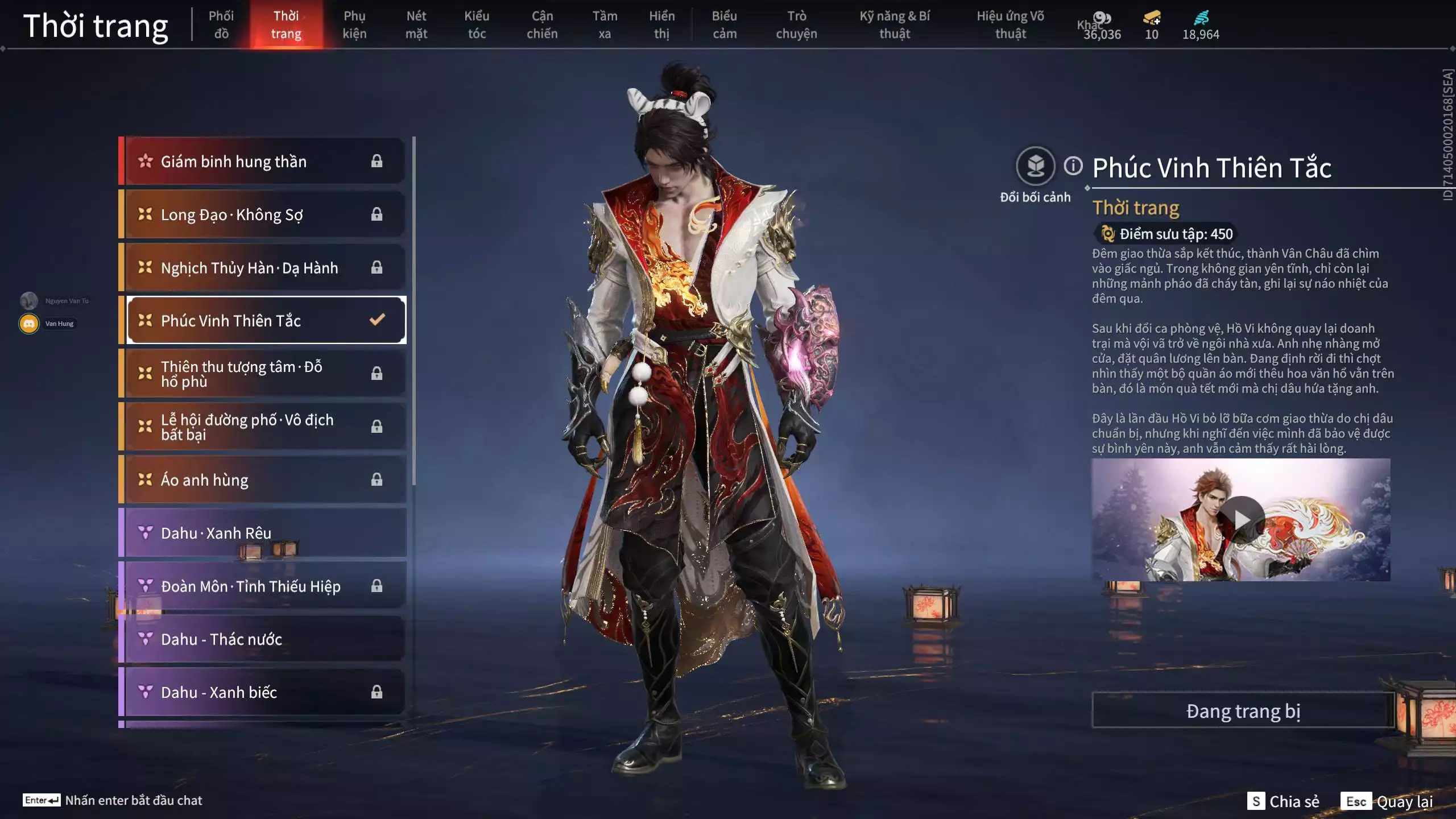Image resolution: width=1456 pixels, height=819 pixels.
Task: Click the Chia sẻ share button
Action: [1283, 801]
